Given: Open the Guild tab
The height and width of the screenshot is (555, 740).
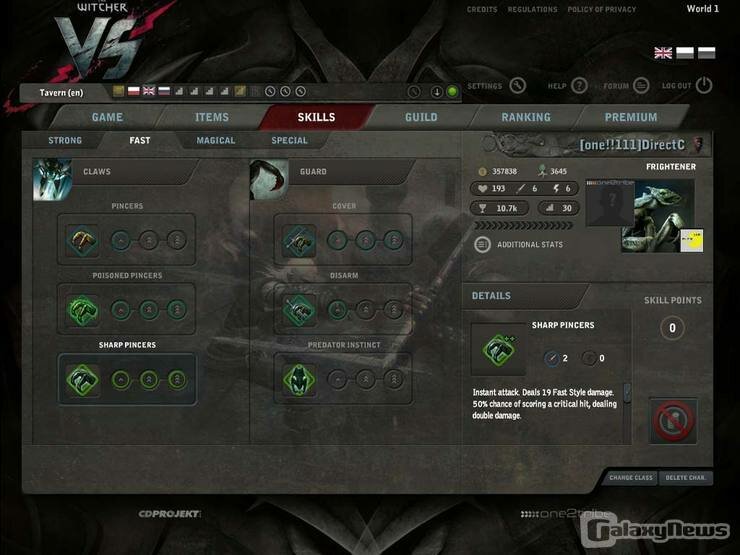Looking at the screenshot, I should pos(421,117).
